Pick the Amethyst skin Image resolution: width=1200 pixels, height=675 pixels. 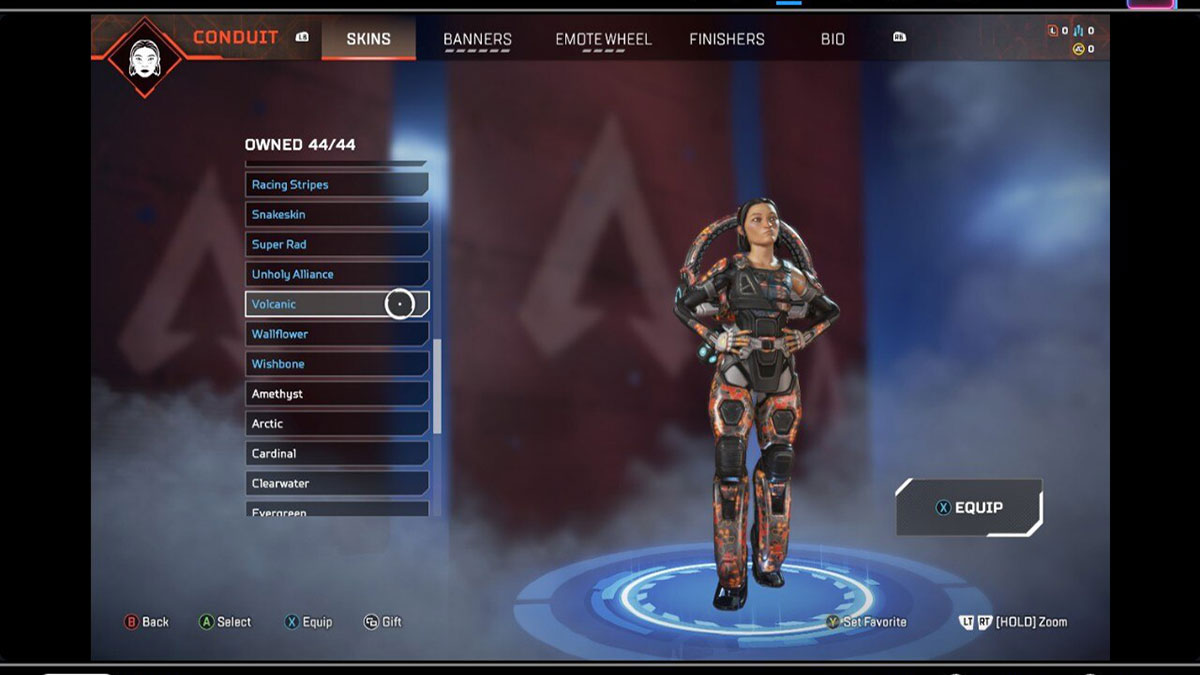(336, 394)
